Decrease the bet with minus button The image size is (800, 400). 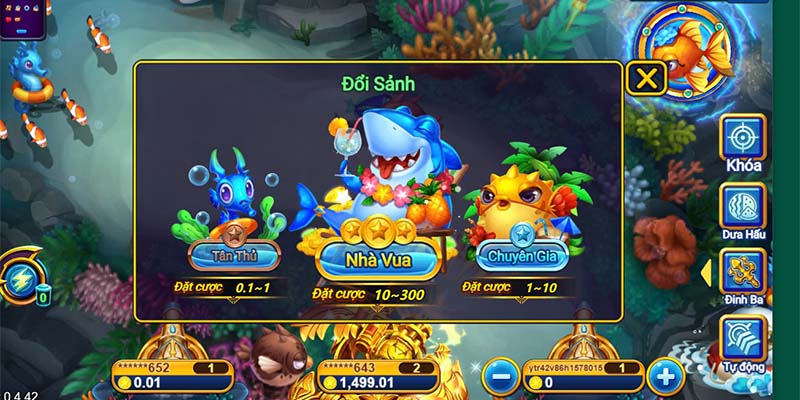pyautogui.click(x=500, y=376)
